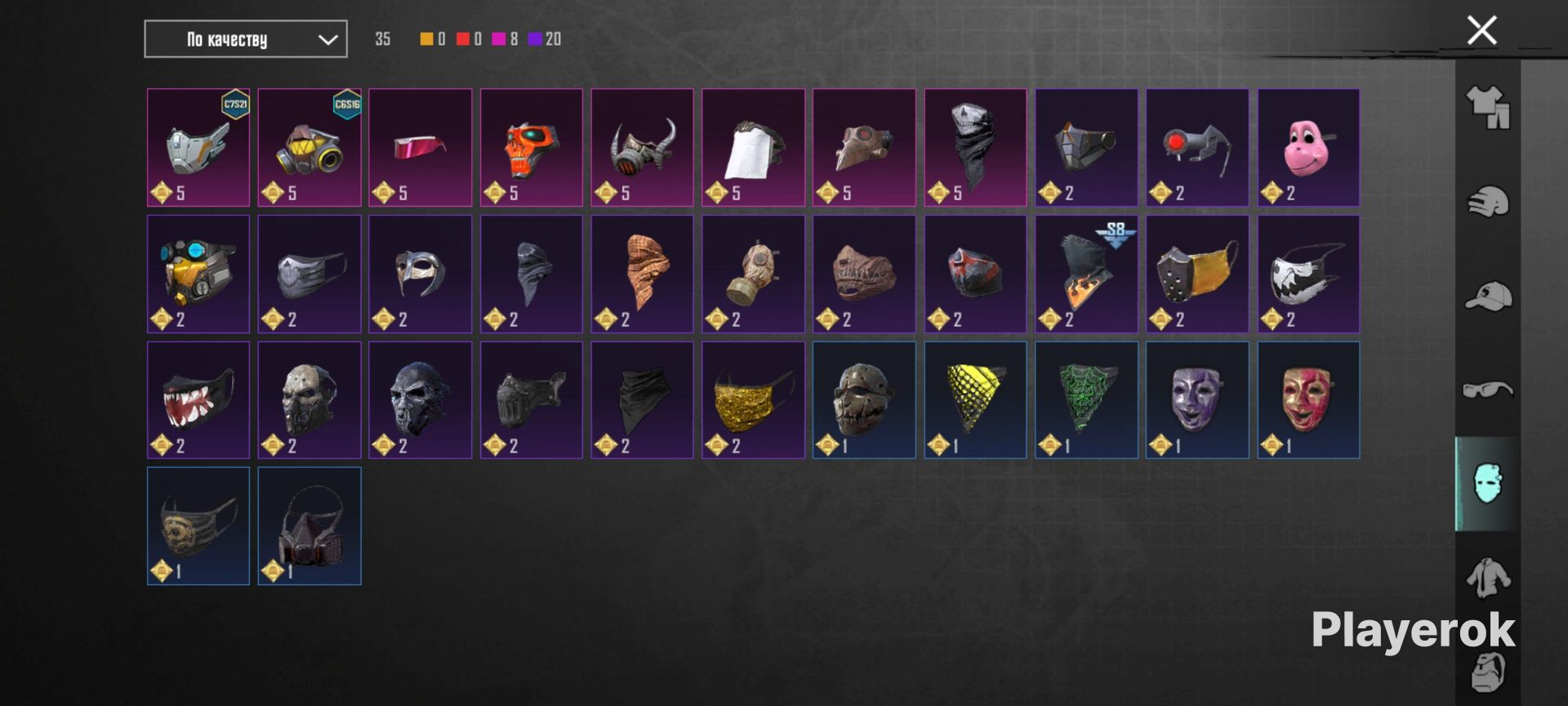Select the pink dinosaur mask
Viewport: 1568px width, 706px height.
pyautogui.click(x=1308, y=147)
